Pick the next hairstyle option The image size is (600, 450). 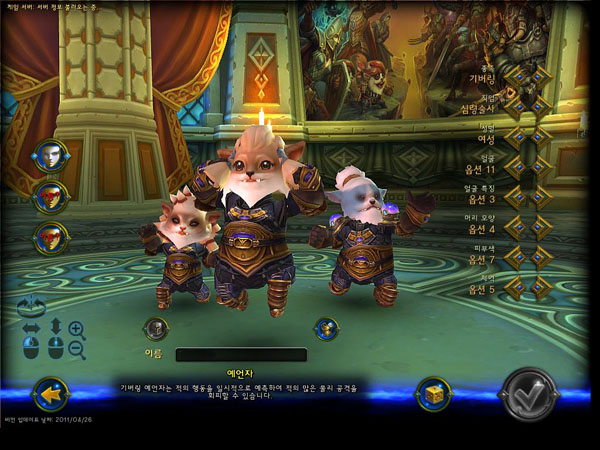[x=540, y=227]
